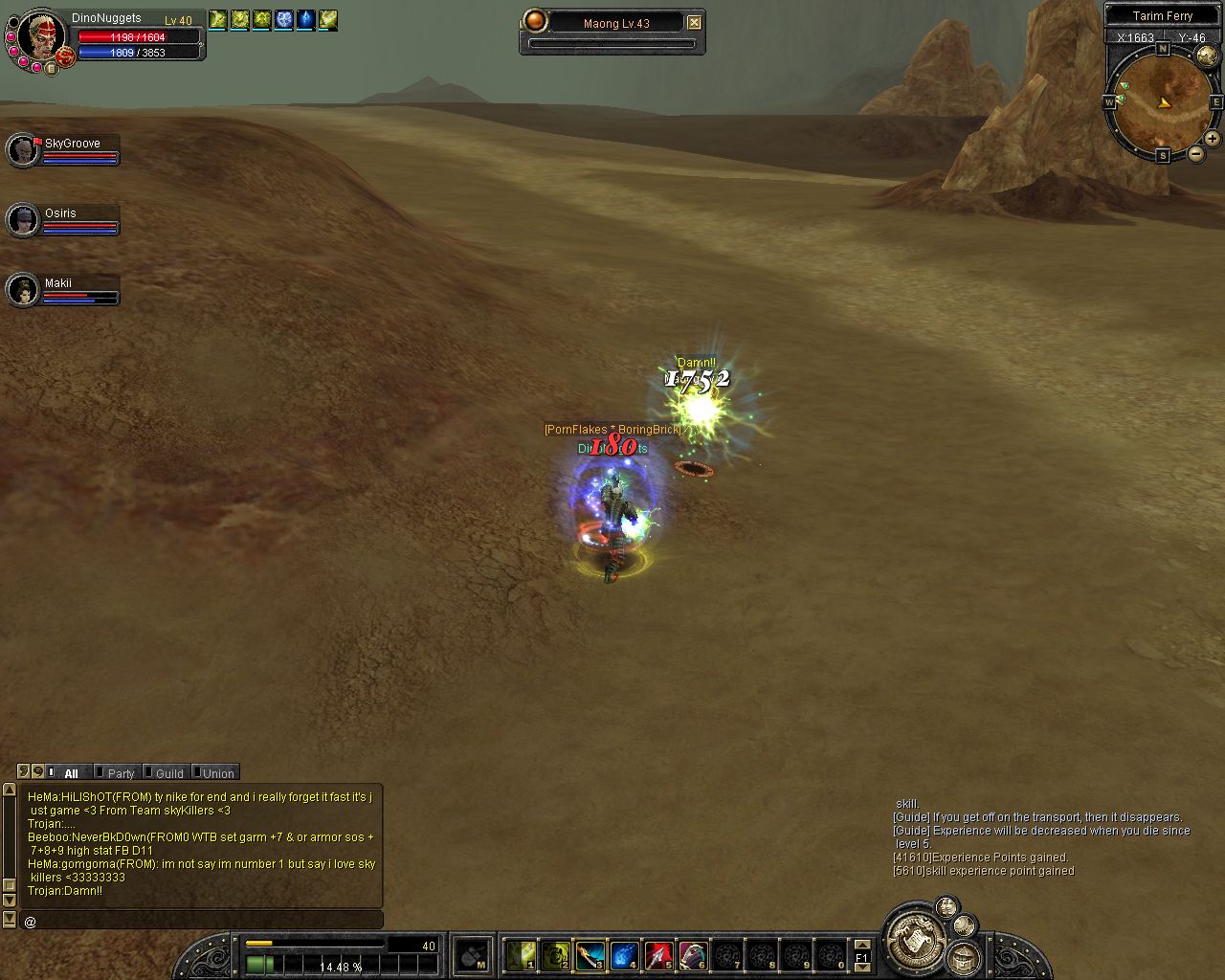This screenshot has height=980, width=1225.
Task: Click the Tarim Ferry minimap
Action: click(x=1163, y=101)
